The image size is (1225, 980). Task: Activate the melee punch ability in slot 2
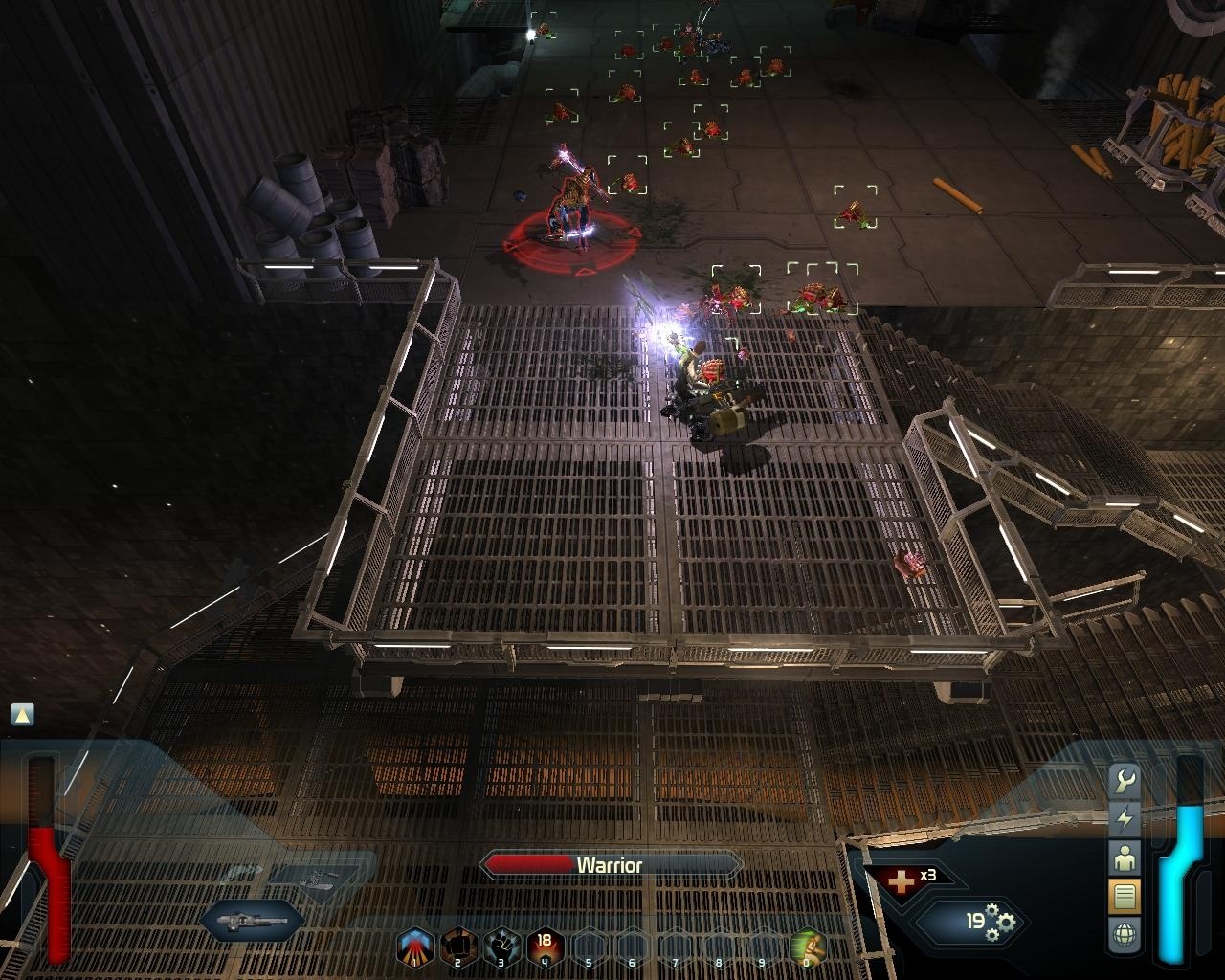pos(458,943)
